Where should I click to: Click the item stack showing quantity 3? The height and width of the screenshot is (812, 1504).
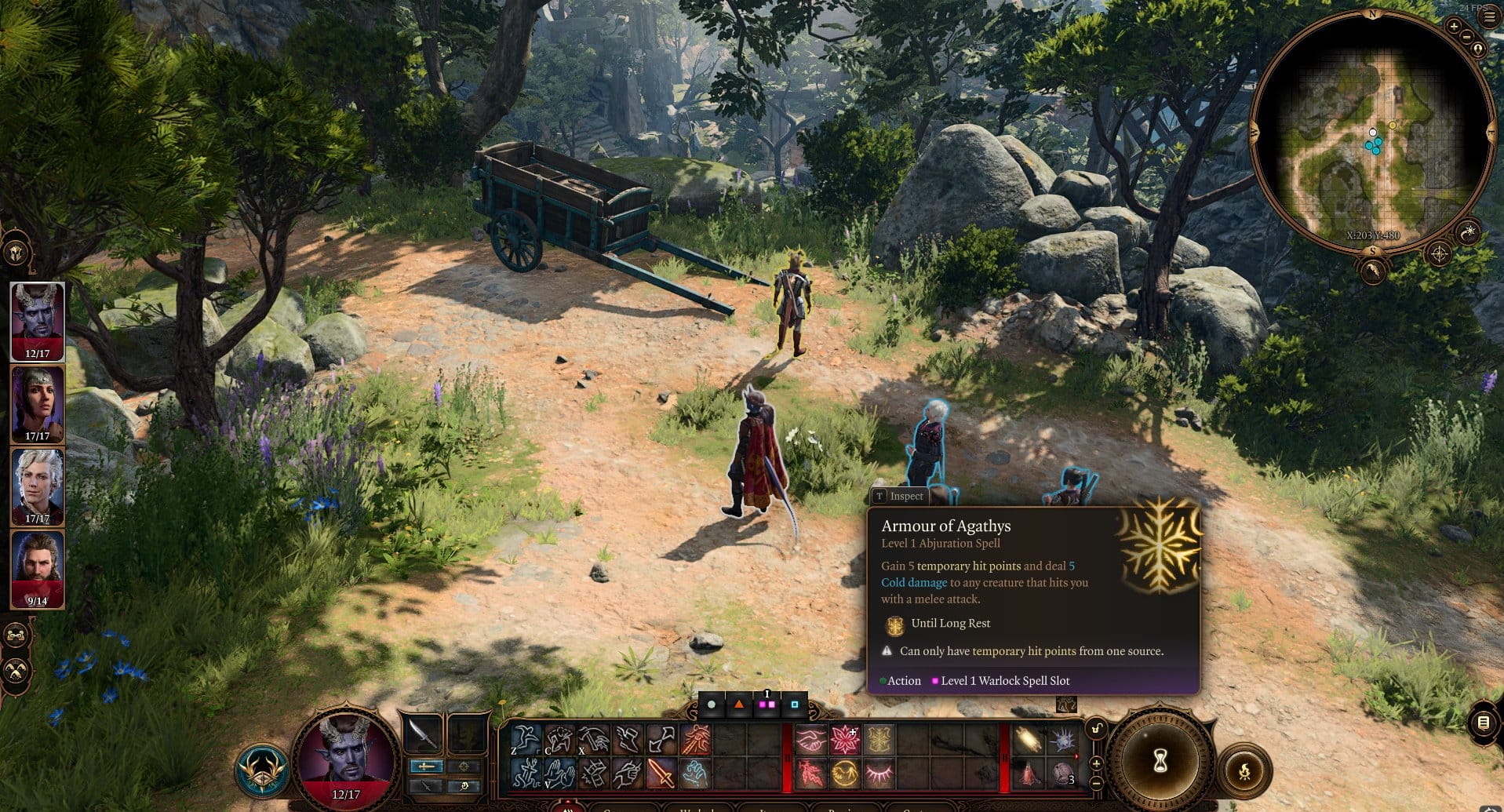click(x=1061, y=773)
